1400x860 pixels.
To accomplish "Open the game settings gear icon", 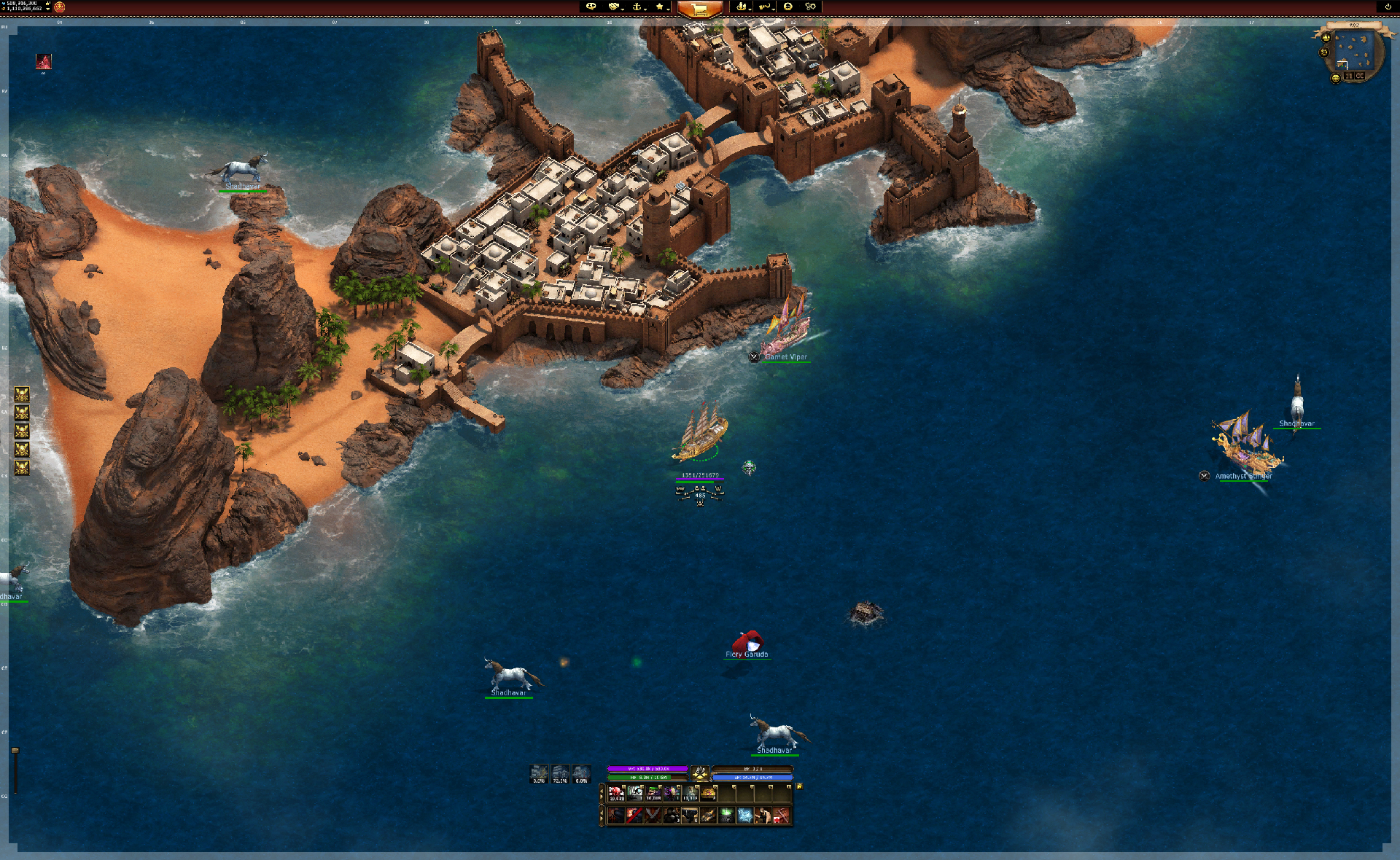I will point(810,7).
